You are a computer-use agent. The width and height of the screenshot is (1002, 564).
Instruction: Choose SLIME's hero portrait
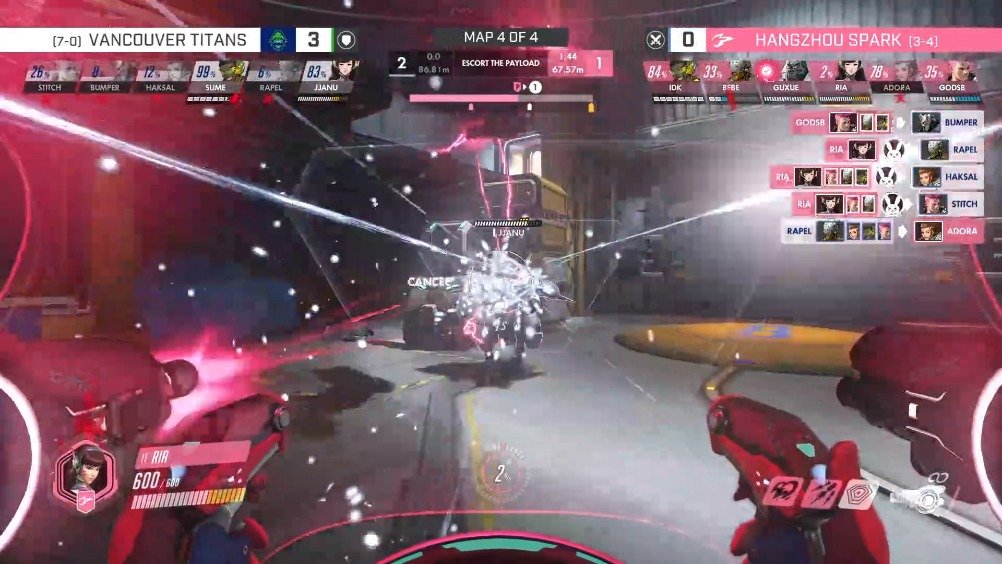[x=233, y=70]
